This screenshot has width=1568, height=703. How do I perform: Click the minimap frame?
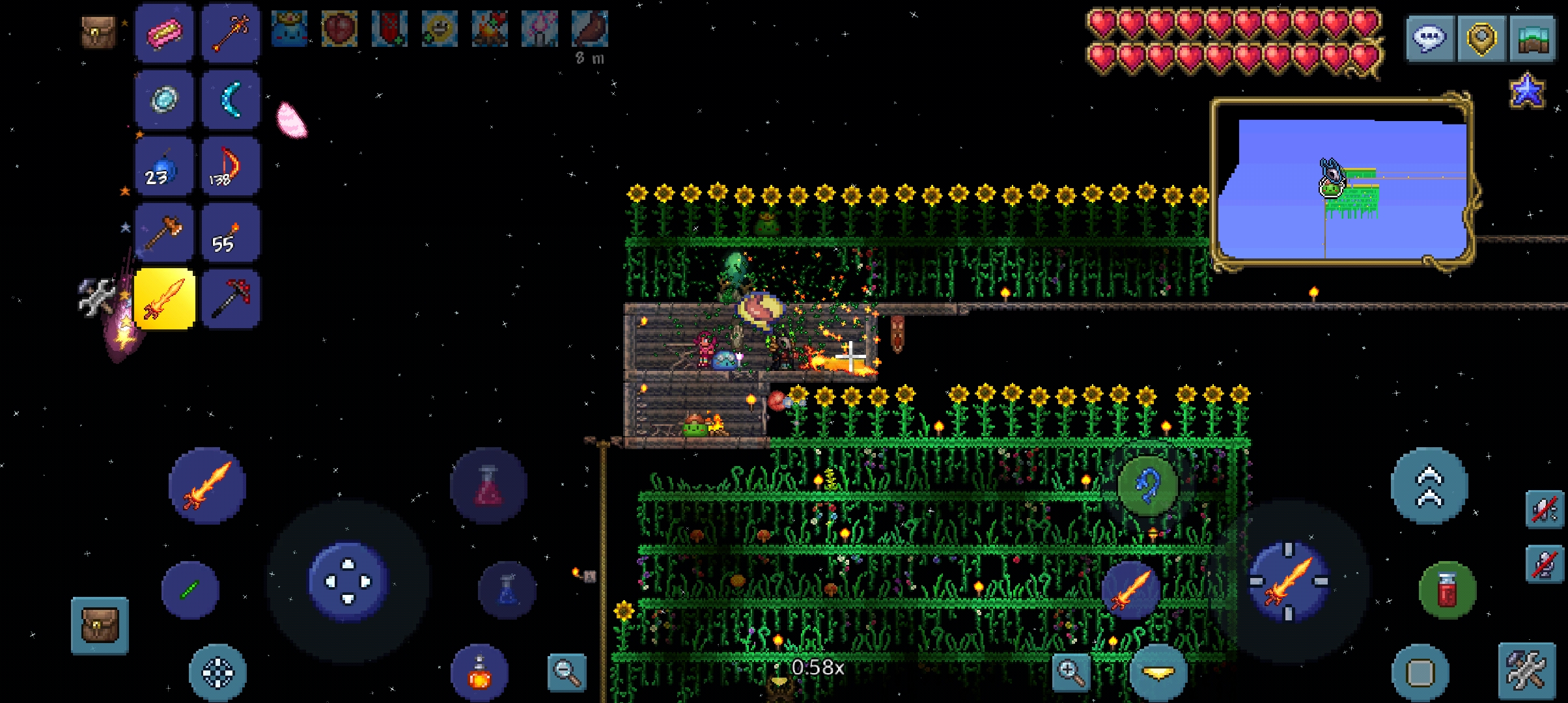coord(1343,182)
